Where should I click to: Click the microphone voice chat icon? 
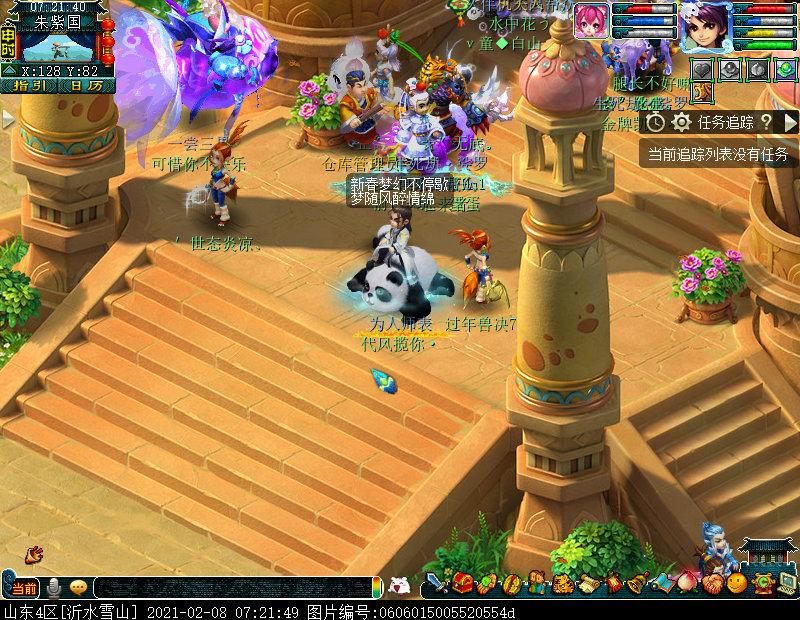(x=53, y=587)
